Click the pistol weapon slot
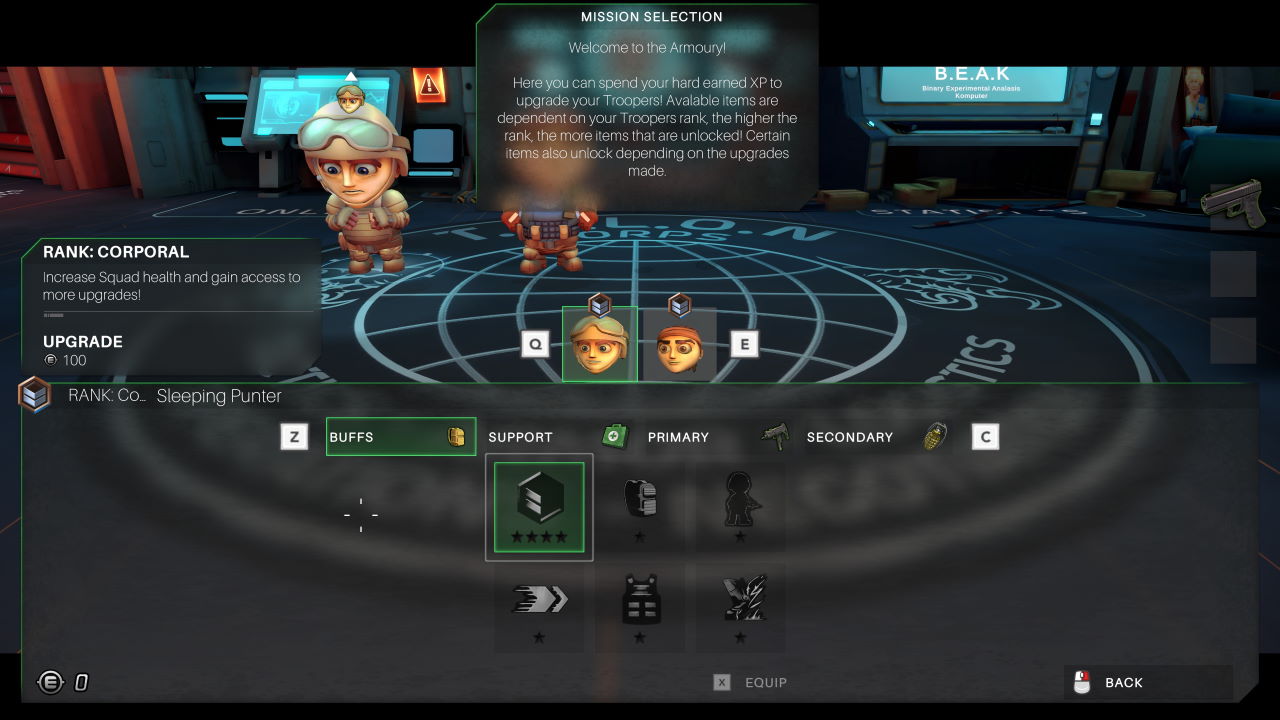This screenshot has width=1280, height=720. [x=1233, y=203]
